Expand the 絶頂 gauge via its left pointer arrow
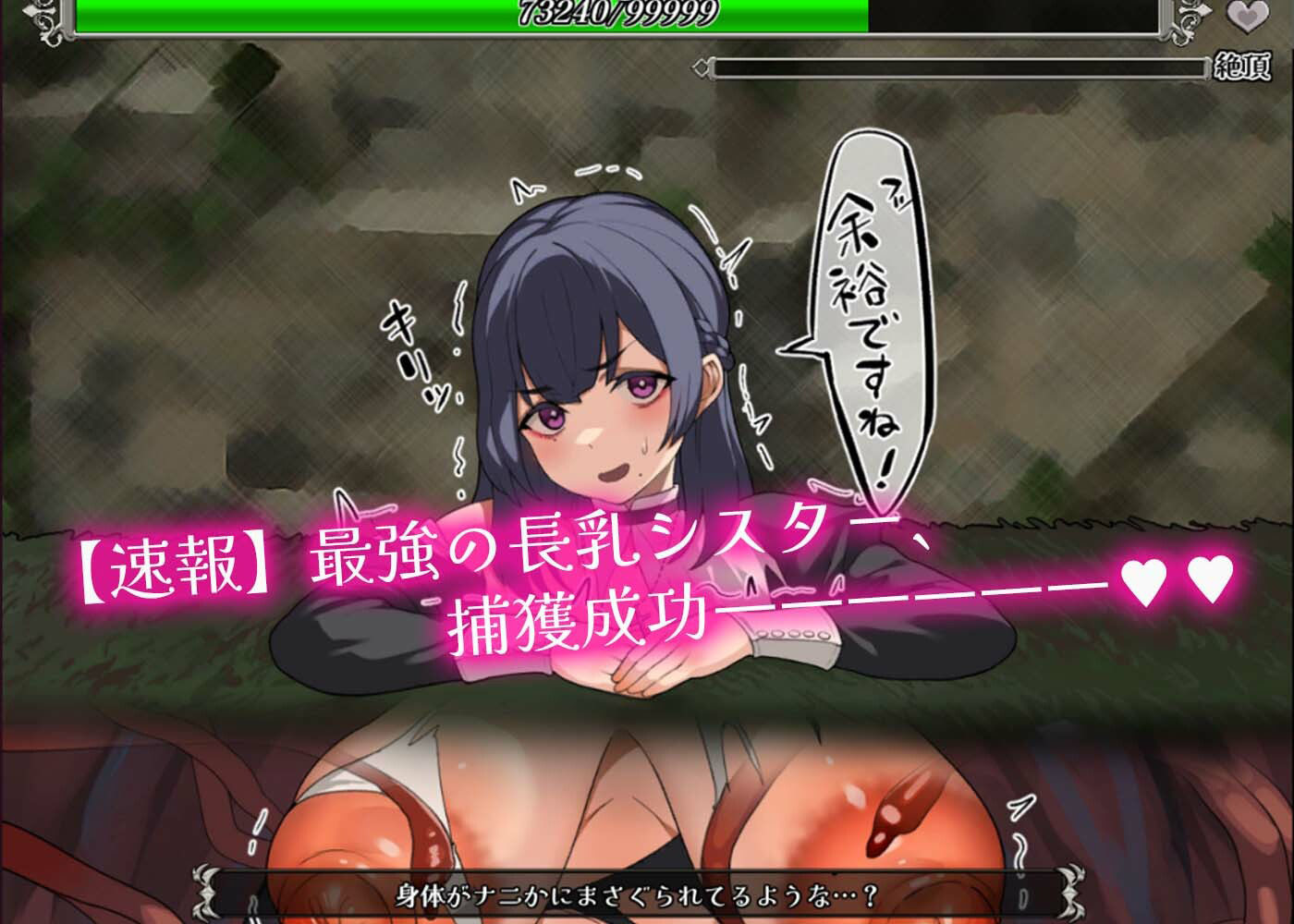Viewport: 1294px width, 924px height. (702, 66)
